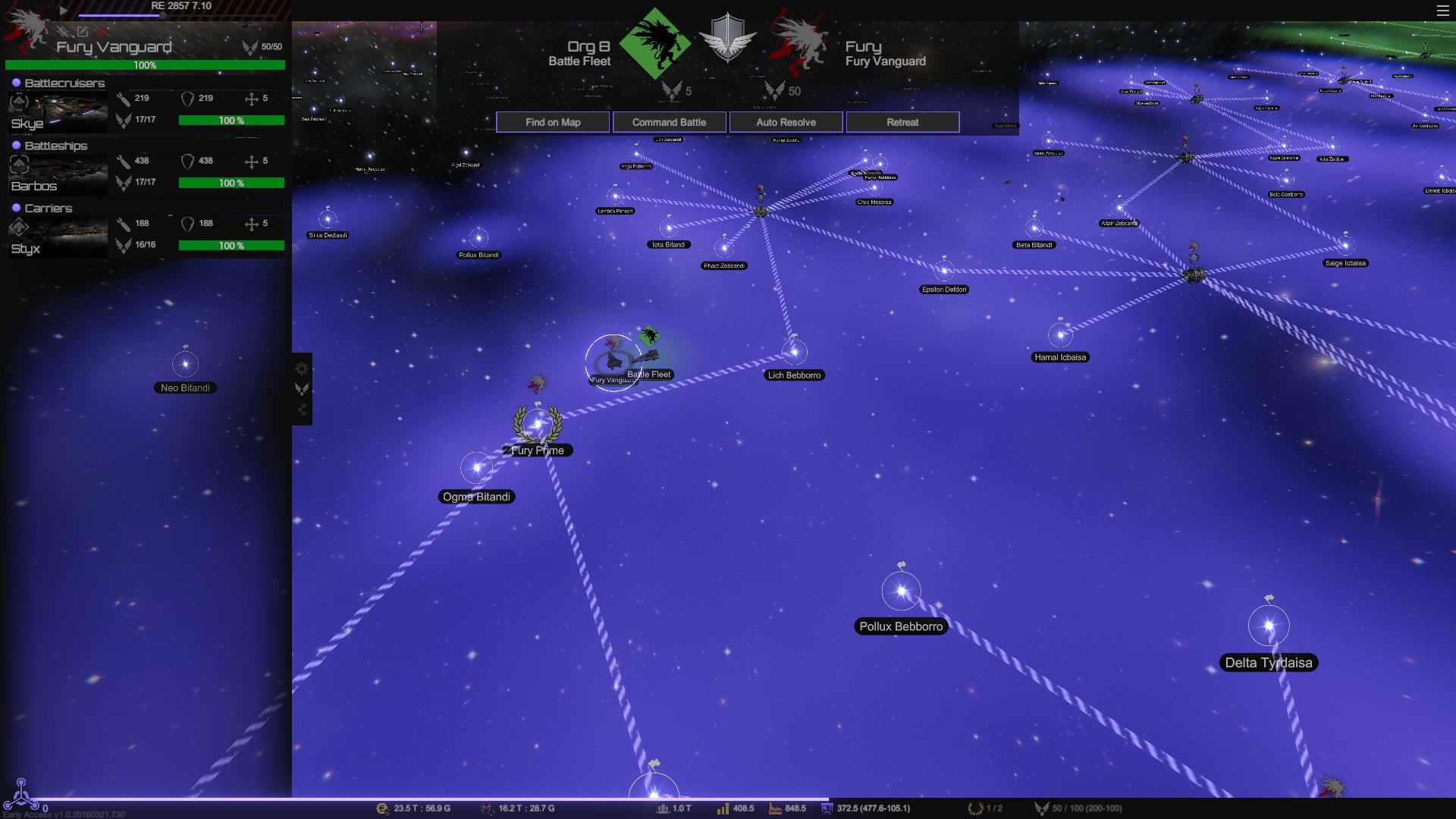The height and width of the screenshot is (819, 1456).
Task: Start the game-time play button
Action: tap(64, 11)
